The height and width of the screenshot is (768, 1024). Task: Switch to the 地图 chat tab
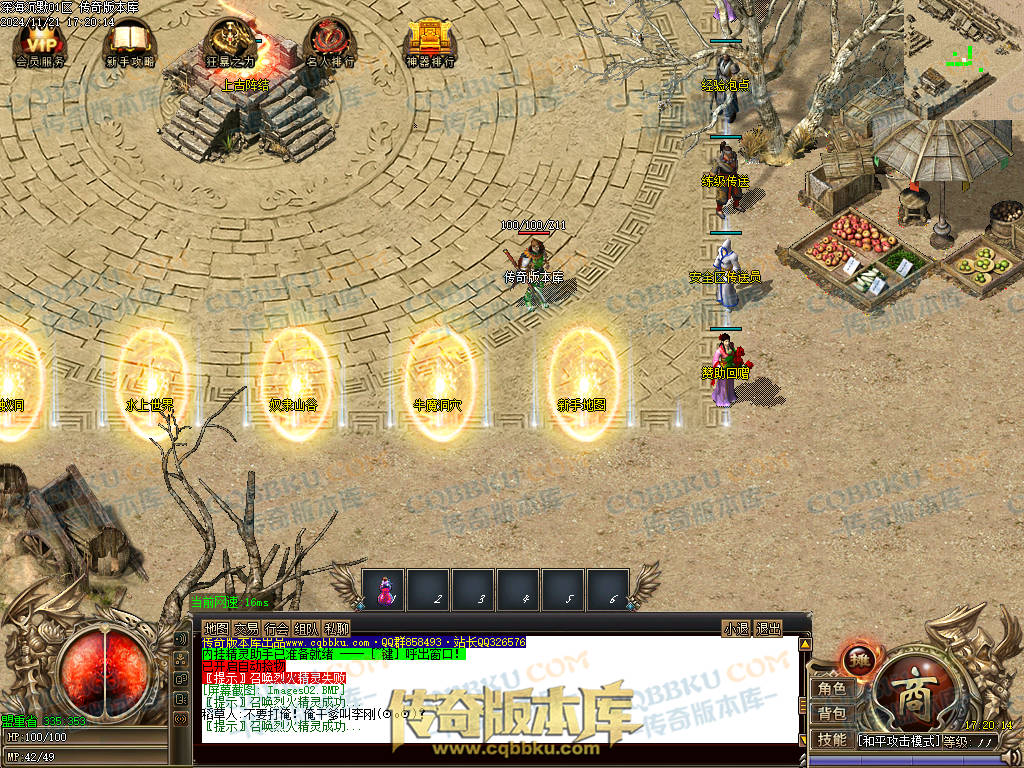216,629
